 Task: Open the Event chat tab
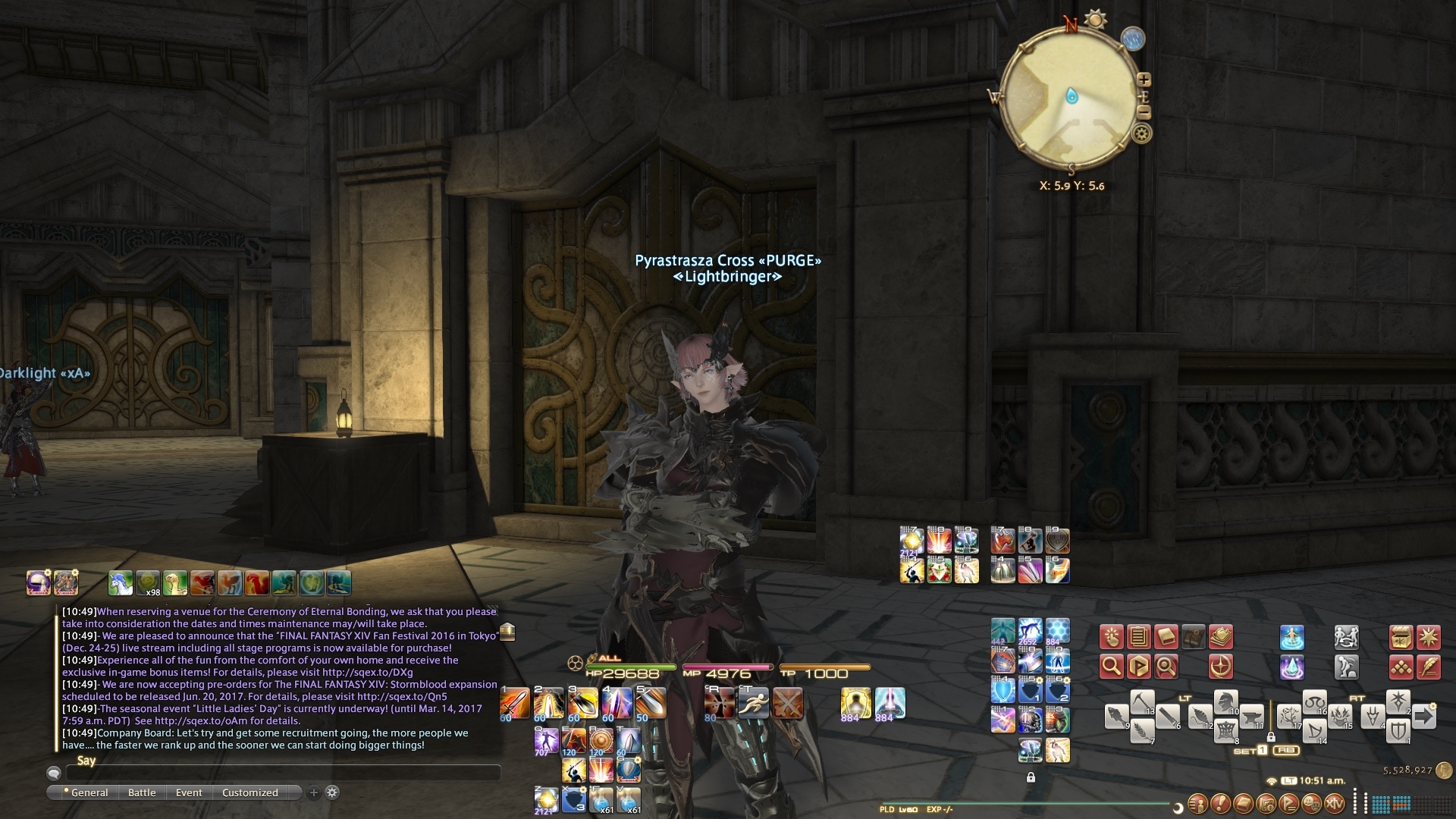pyautogui.click(x=189, y=792)
